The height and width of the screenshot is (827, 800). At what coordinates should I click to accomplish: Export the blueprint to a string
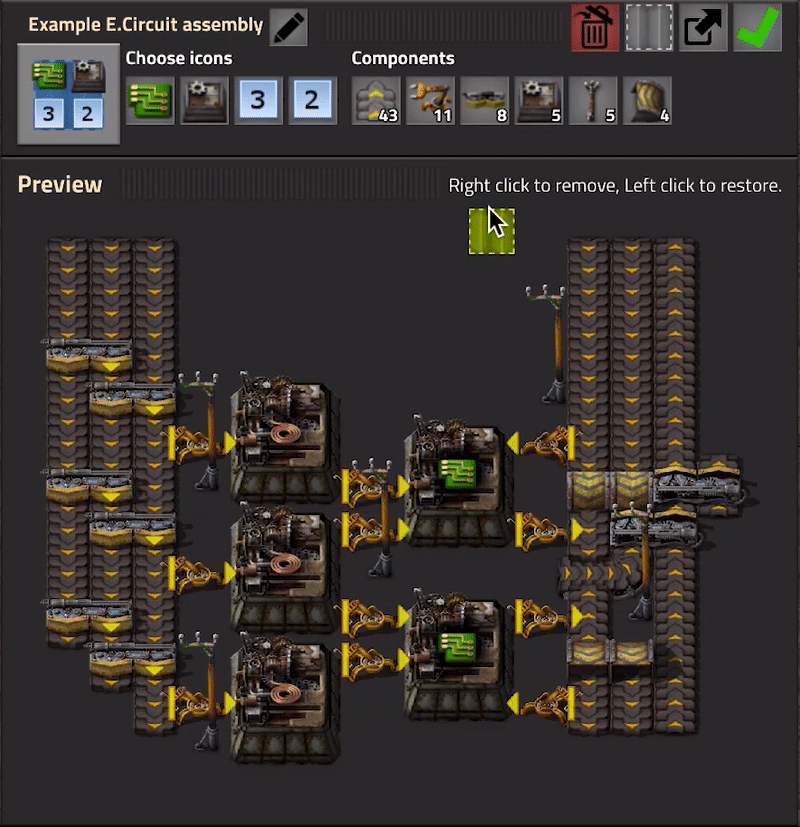[703, 28]
